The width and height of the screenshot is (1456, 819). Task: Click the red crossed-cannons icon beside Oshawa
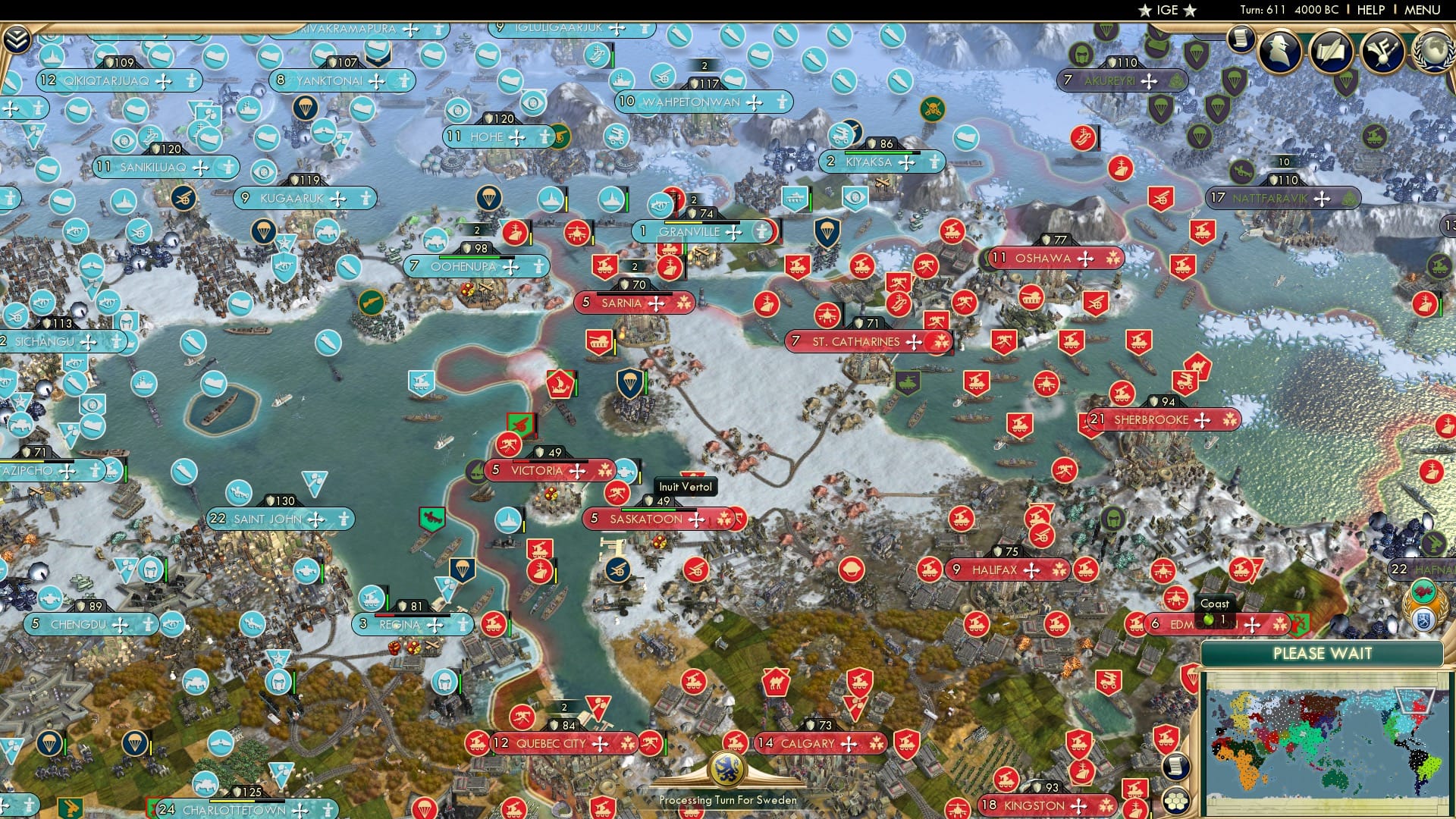(x=927, y=265)
